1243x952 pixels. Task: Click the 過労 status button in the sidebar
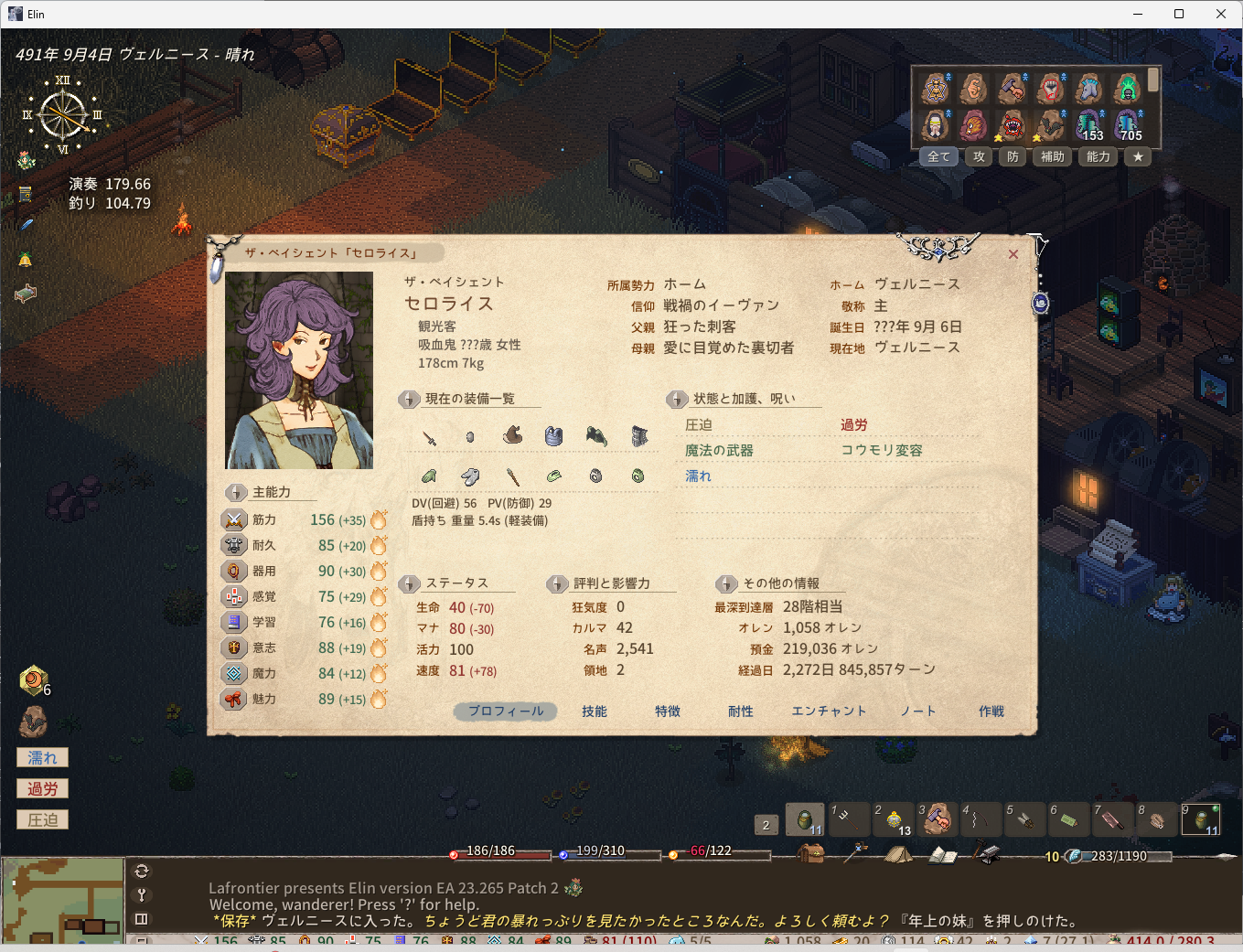[41, 787]
